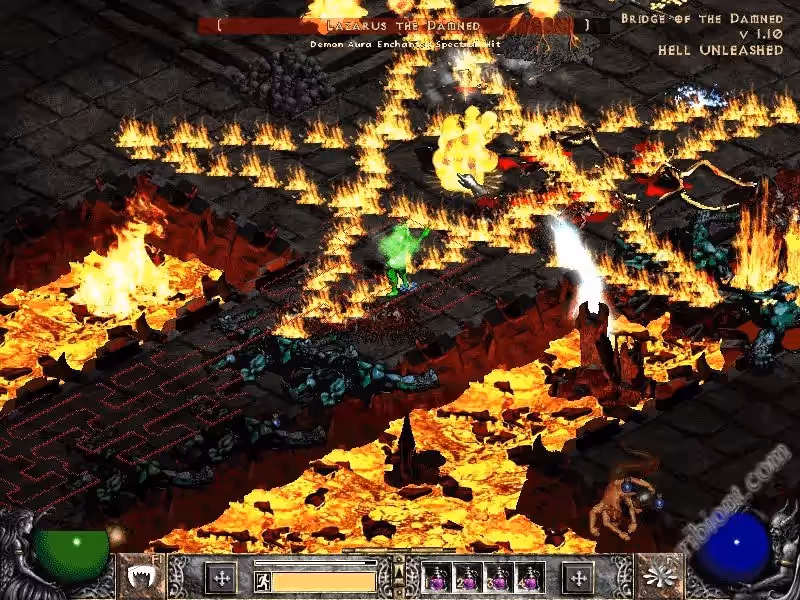Viewport: 800px width, 600px height.
Task: Click the plus button beside the run toggle
Action: click(220, 578)
